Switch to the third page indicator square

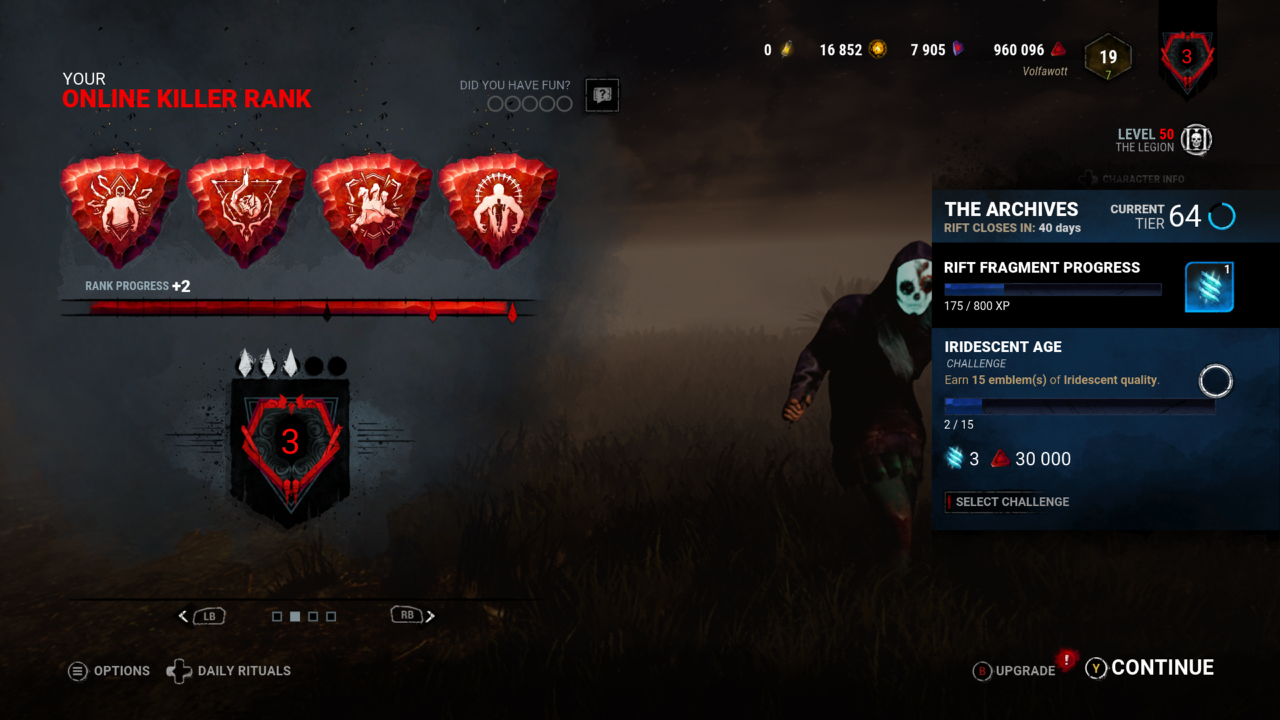[x=313, y=616]
